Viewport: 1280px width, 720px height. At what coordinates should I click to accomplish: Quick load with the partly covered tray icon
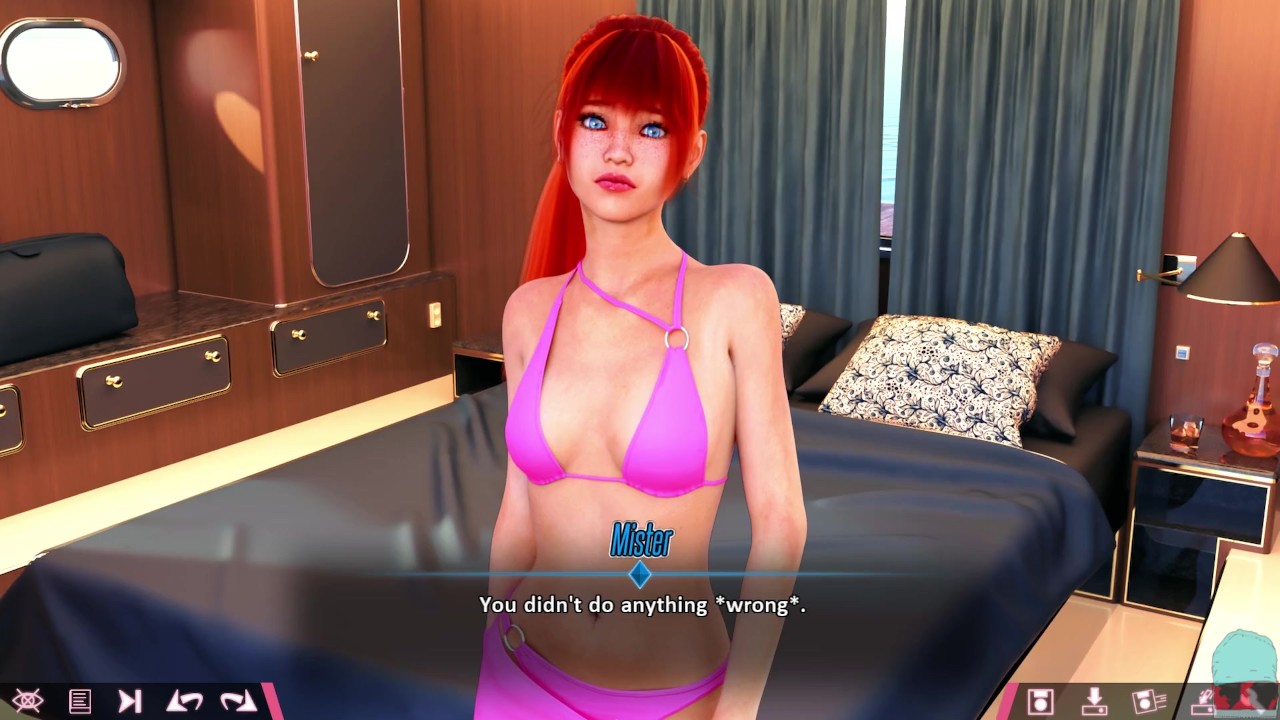point(1198,702)
